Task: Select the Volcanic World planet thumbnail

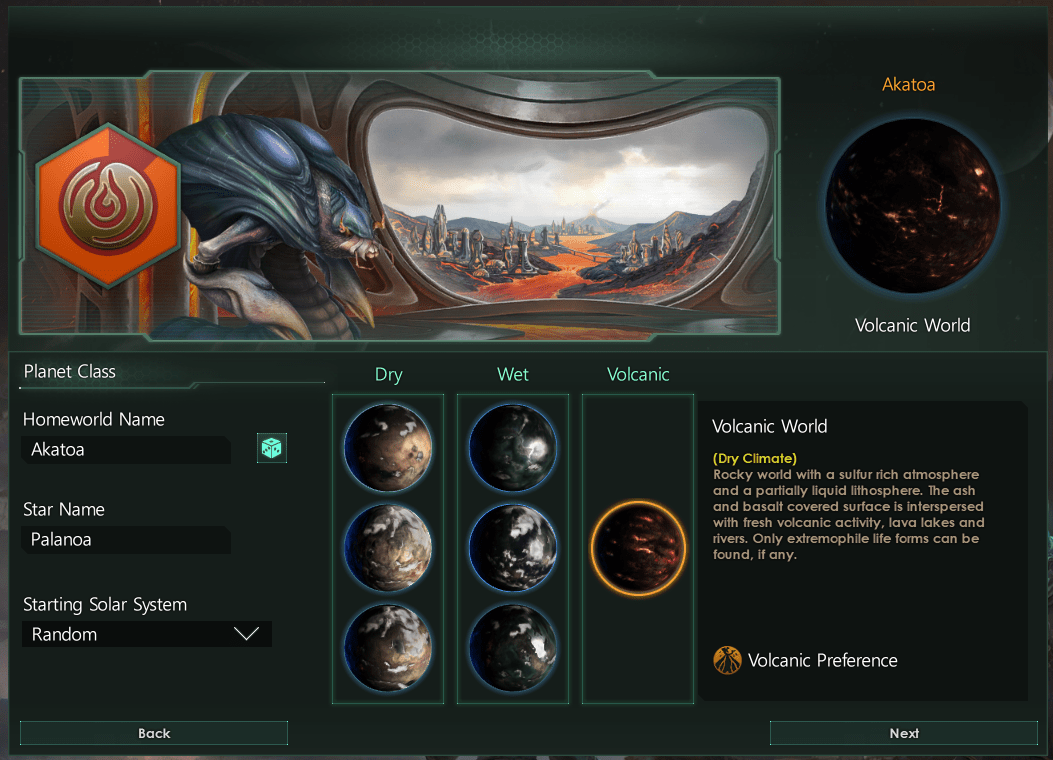Action: 638,548
